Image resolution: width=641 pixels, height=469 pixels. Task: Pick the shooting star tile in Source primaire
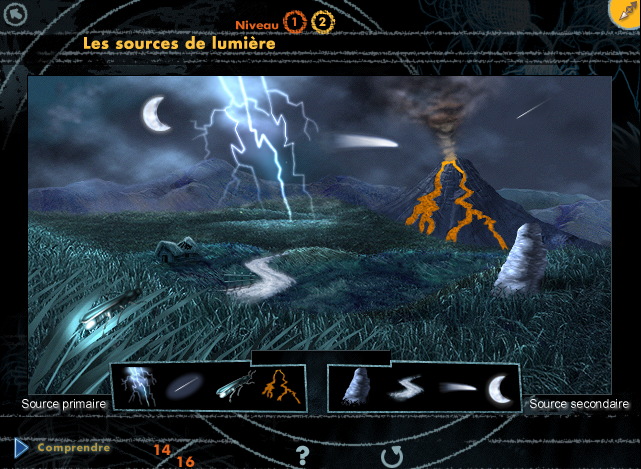click(x=182, y=386)
